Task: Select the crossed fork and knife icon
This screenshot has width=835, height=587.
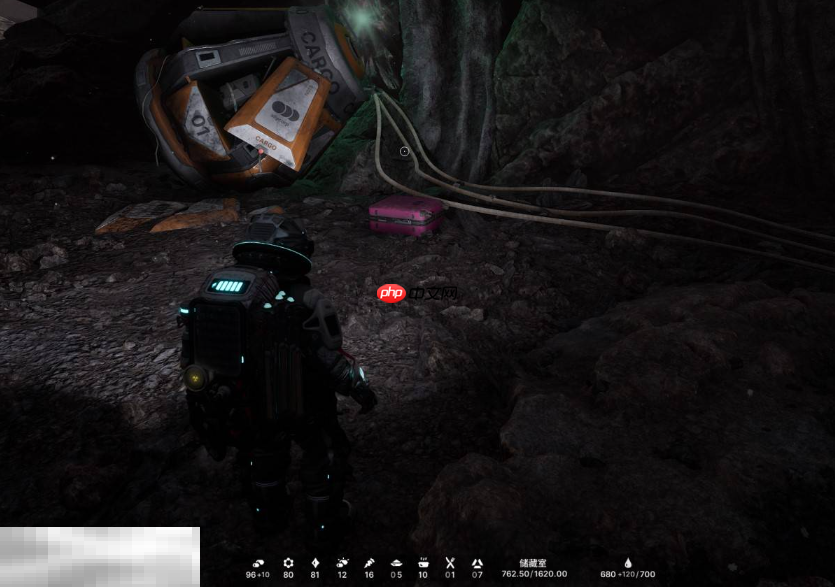Action: (x=450, y=563)
